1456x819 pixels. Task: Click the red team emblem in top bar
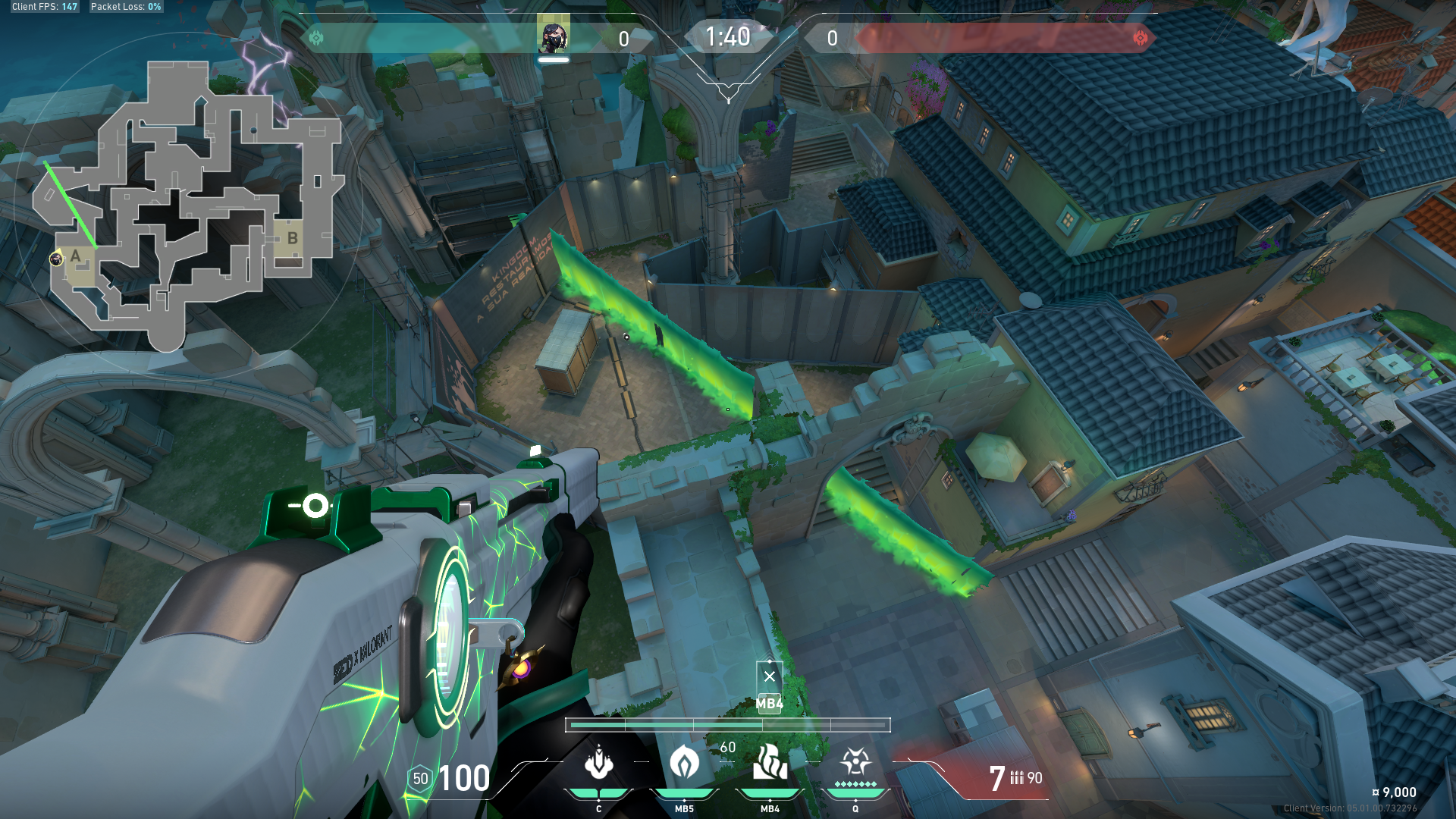tap(1140, 38)
